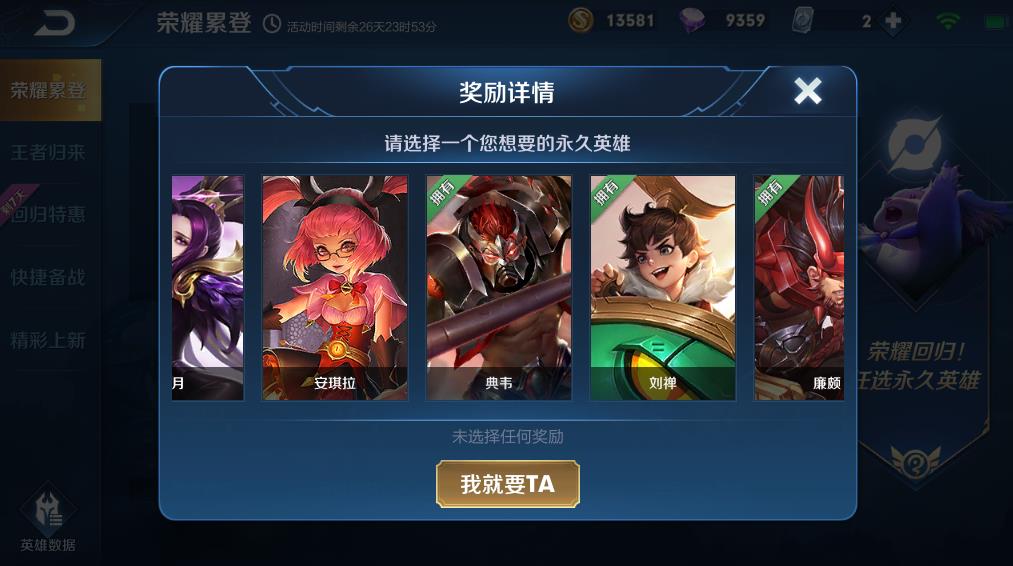Choose the partially visible purple-haired hero card
Screen dimensions: 1013x566
point(208,288)
